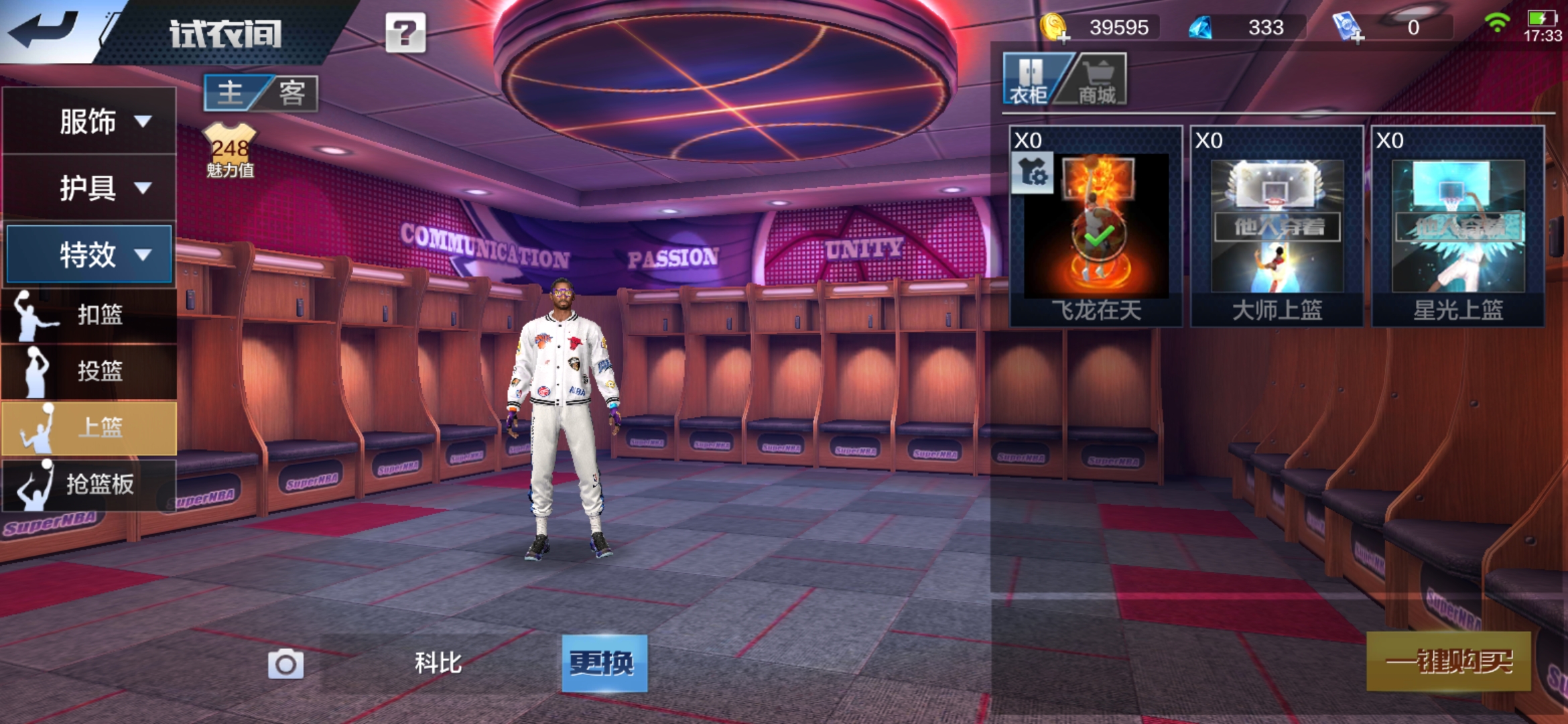Open the question mark help button

[x=405, y=32]
